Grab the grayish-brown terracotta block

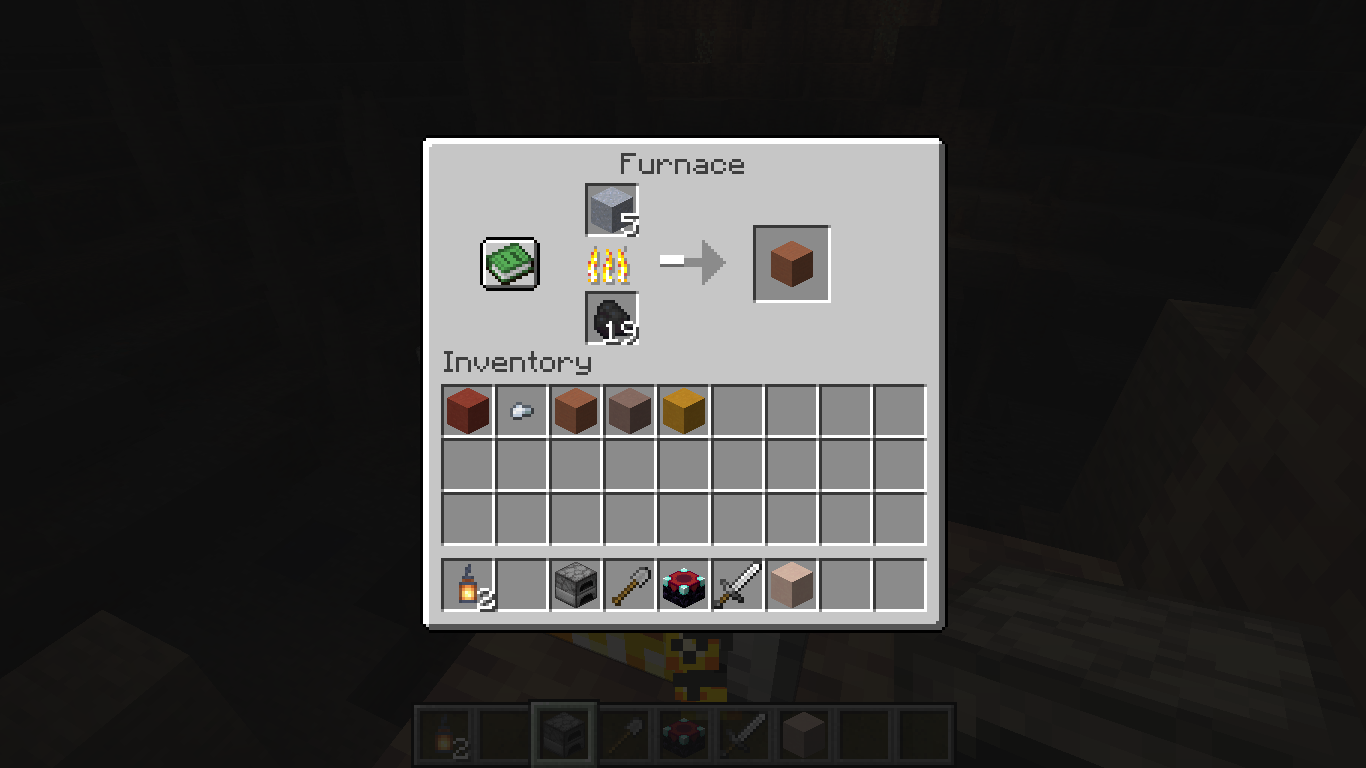pos(630,411)
